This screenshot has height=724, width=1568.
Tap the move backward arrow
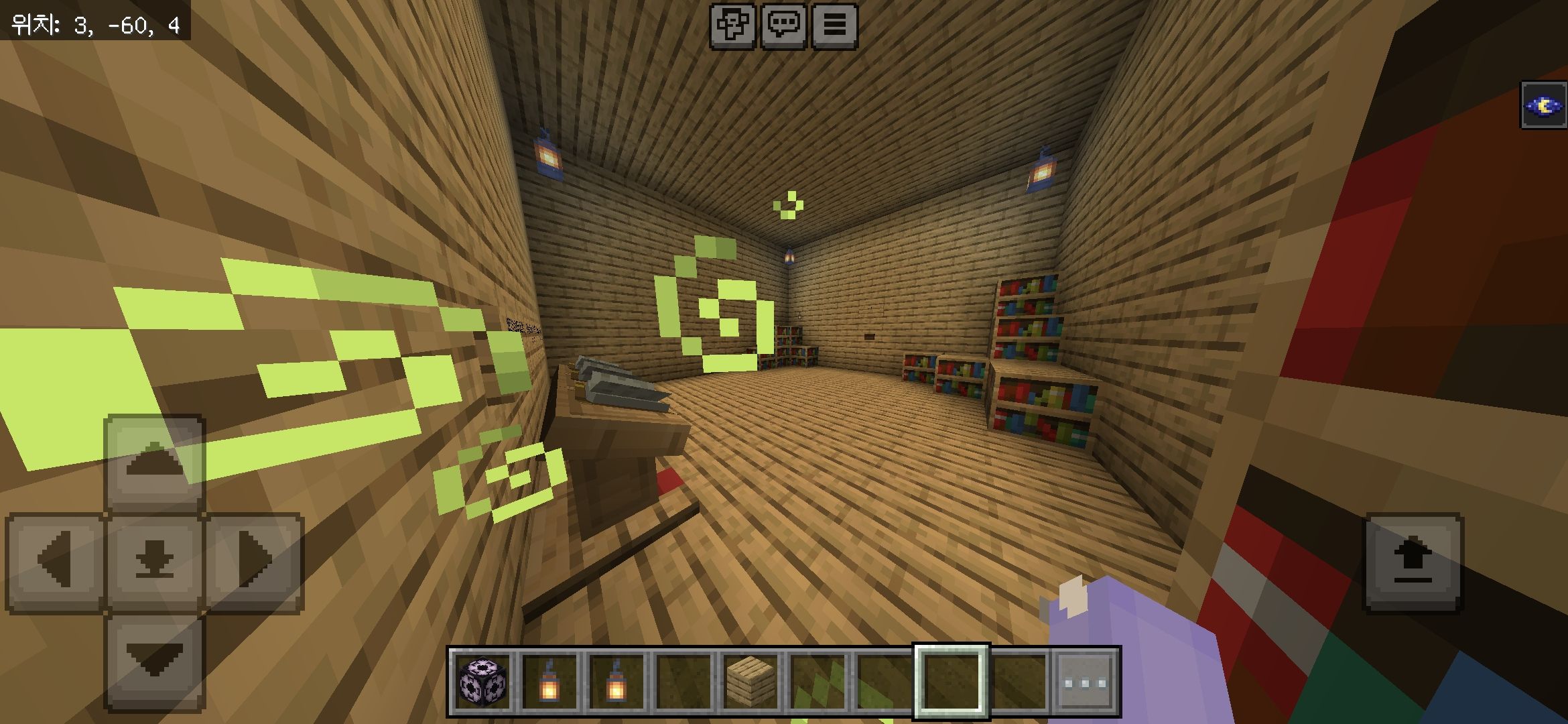coord(155,661)
